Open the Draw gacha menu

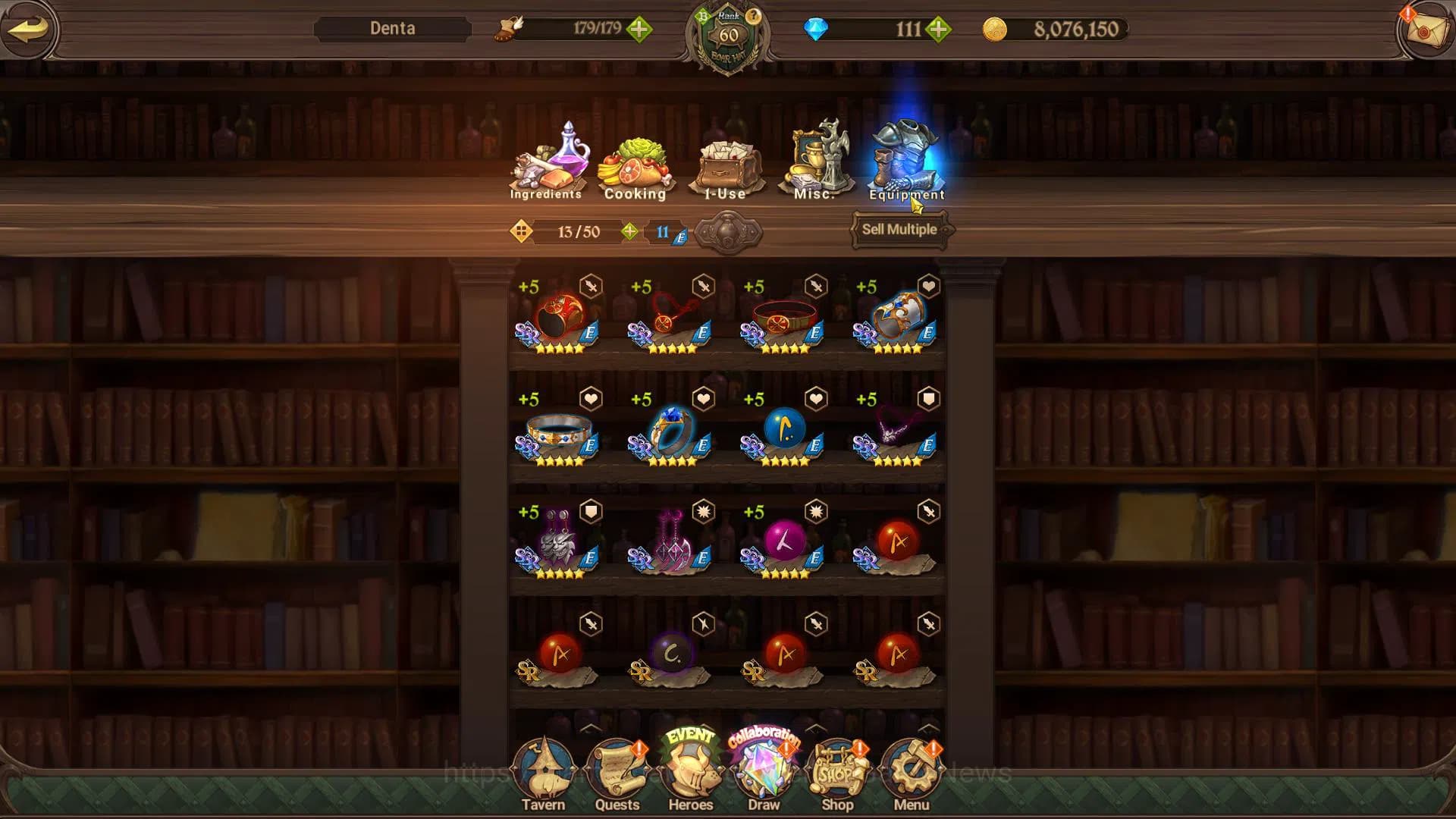click(764, 775)
